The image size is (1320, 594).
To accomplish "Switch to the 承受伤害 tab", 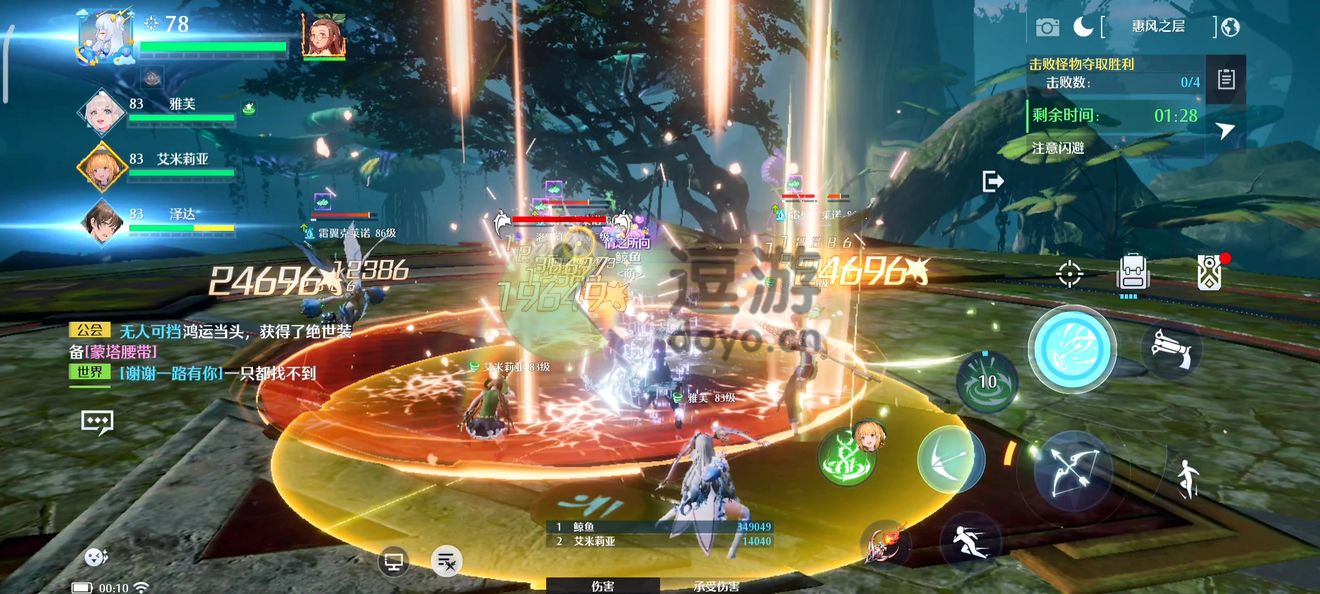I will (716, 586).
